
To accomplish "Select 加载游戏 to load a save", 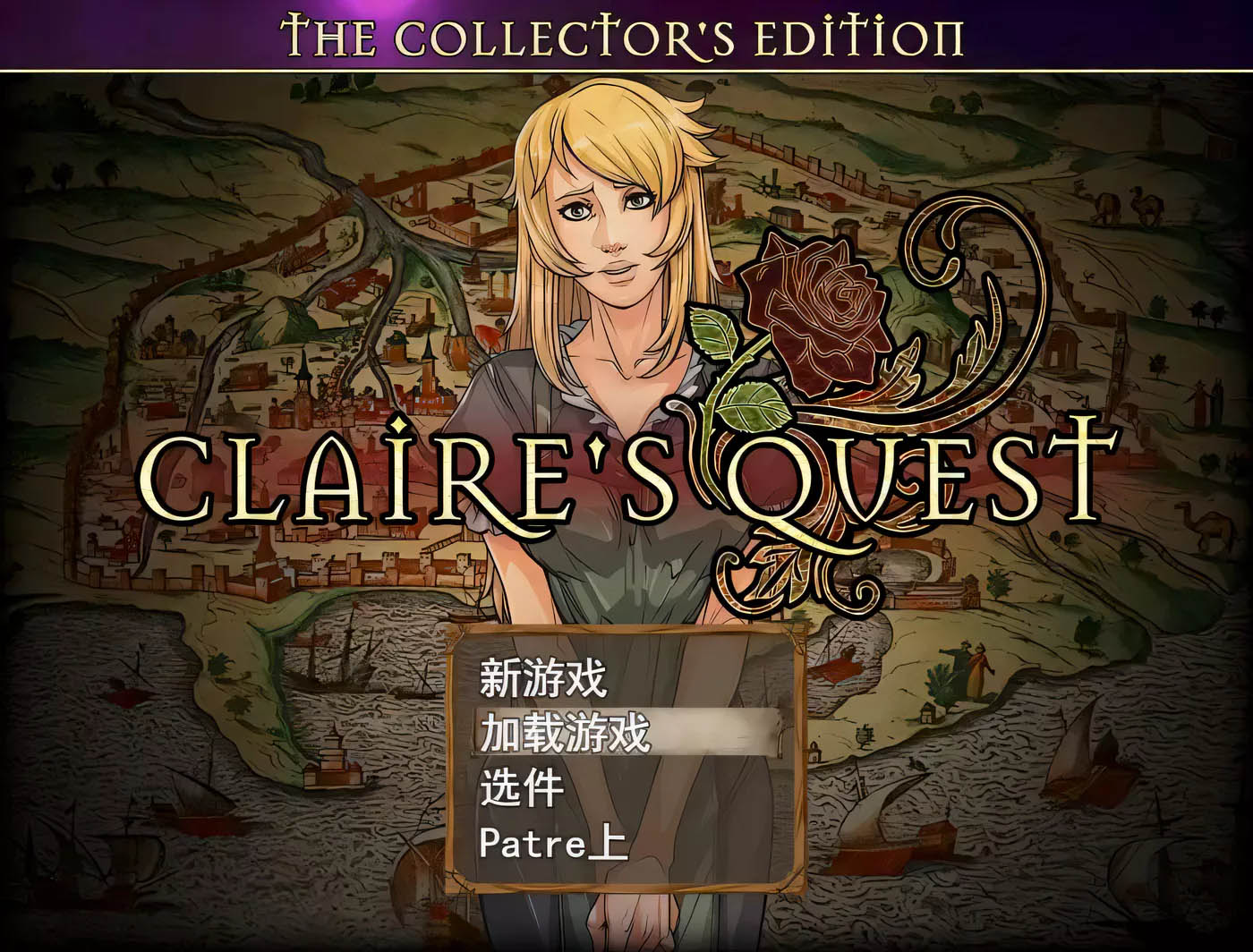I will 565,734.
